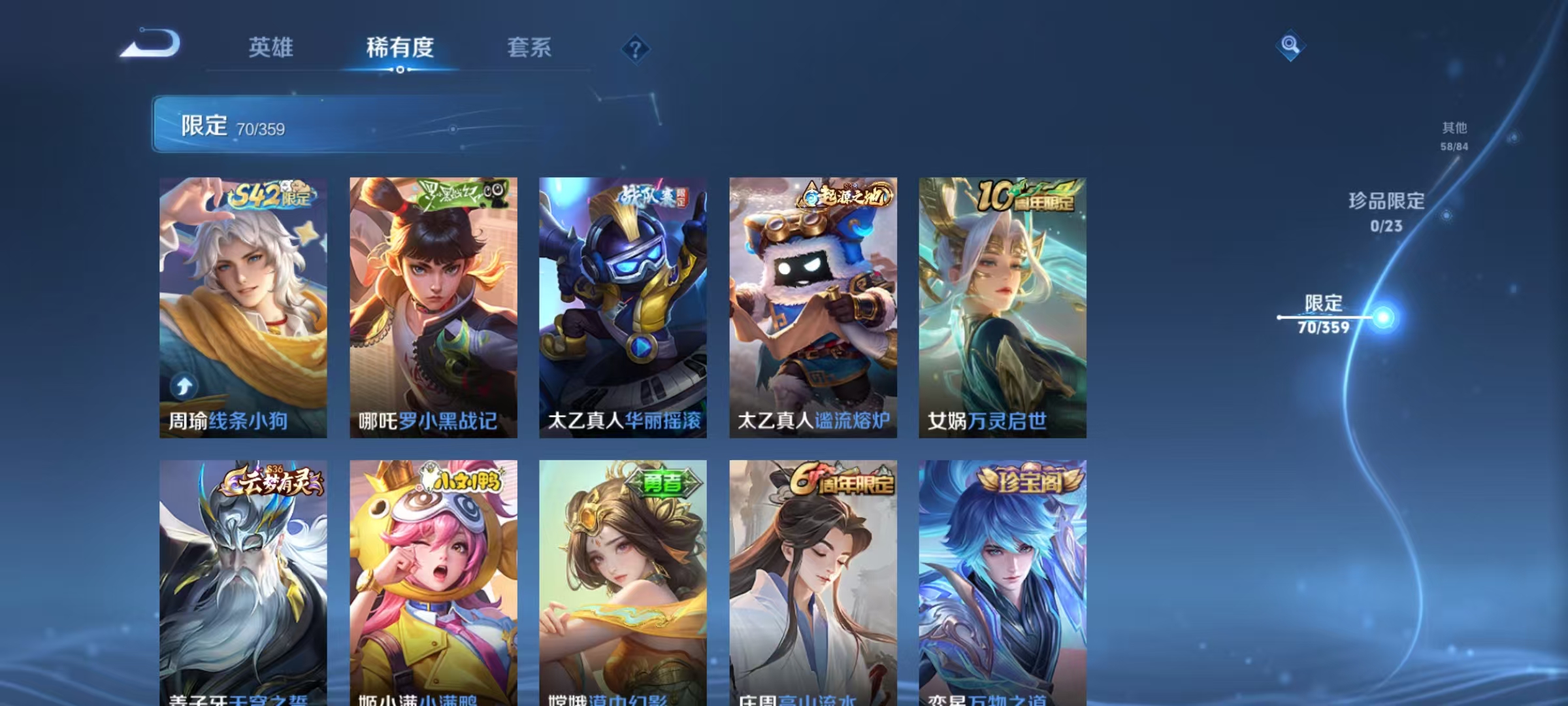1568x706 pixels.
Task: Switch to the 套系 tab
Action: coord(531,48)
